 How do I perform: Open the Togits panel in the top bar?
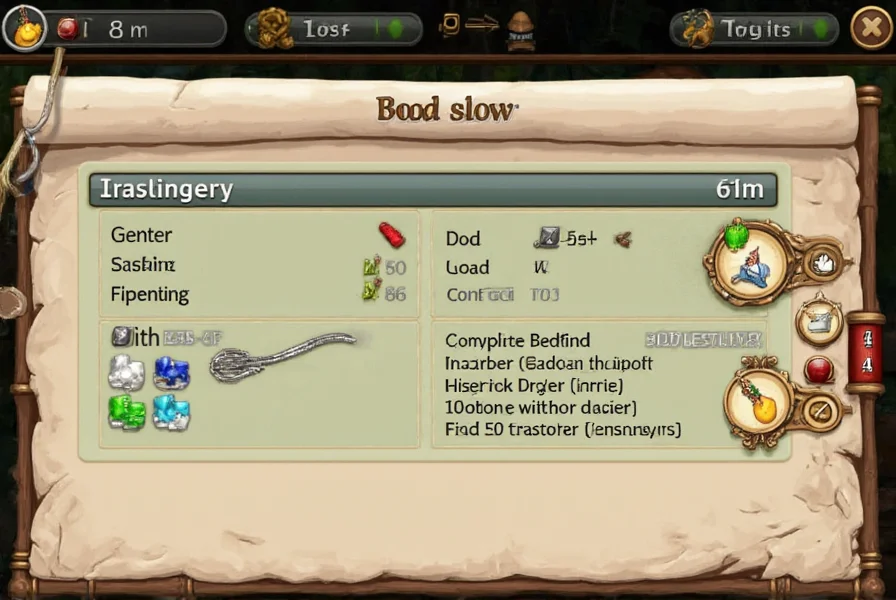pos(755,30)
